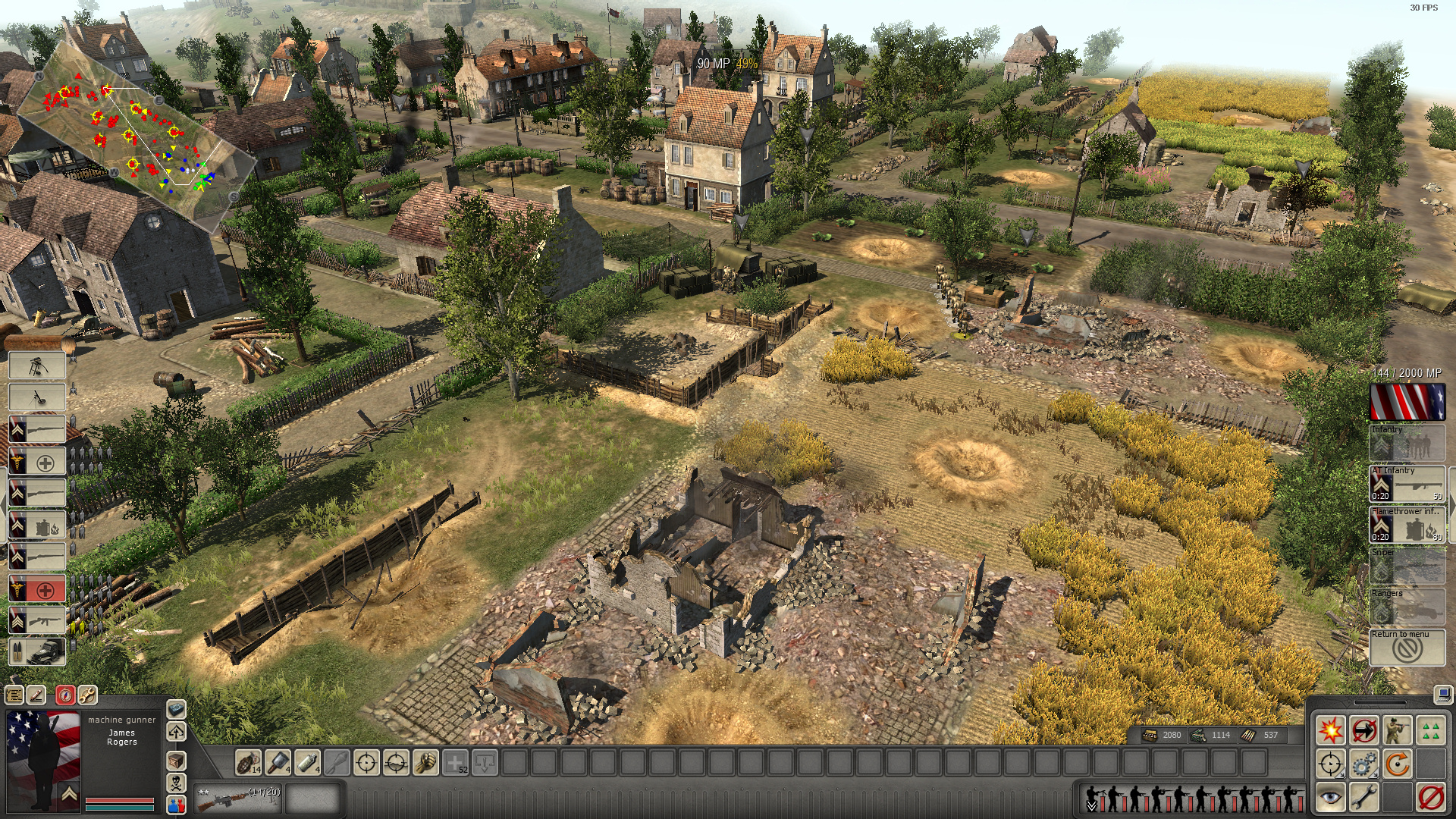Activate the explosion attack command
The image size is (1456, 819).
coord(1330,730)
